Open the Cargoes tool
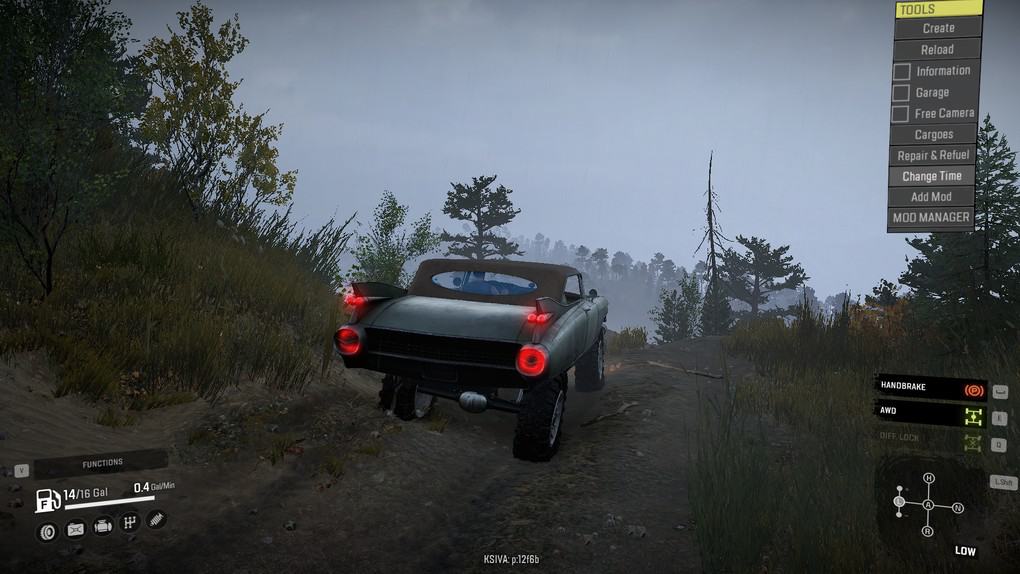 point(933,134)
